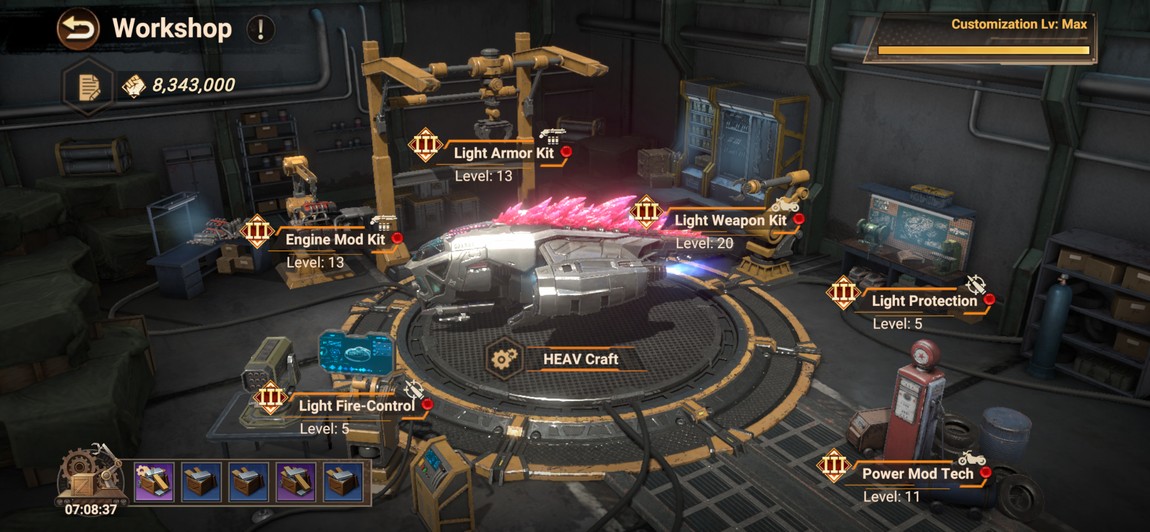Open the Light Weapon Kit upgrade
Screen dimensions: 1150x532
point(729,220)
